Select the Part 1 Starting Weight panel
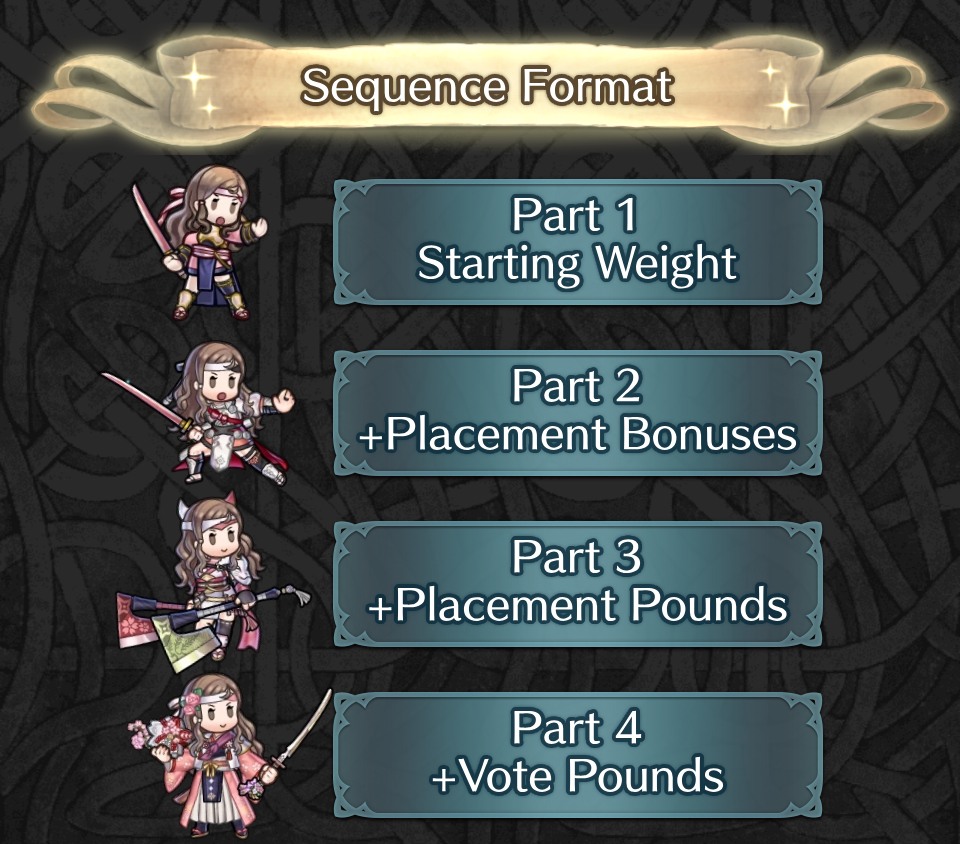 577,241
